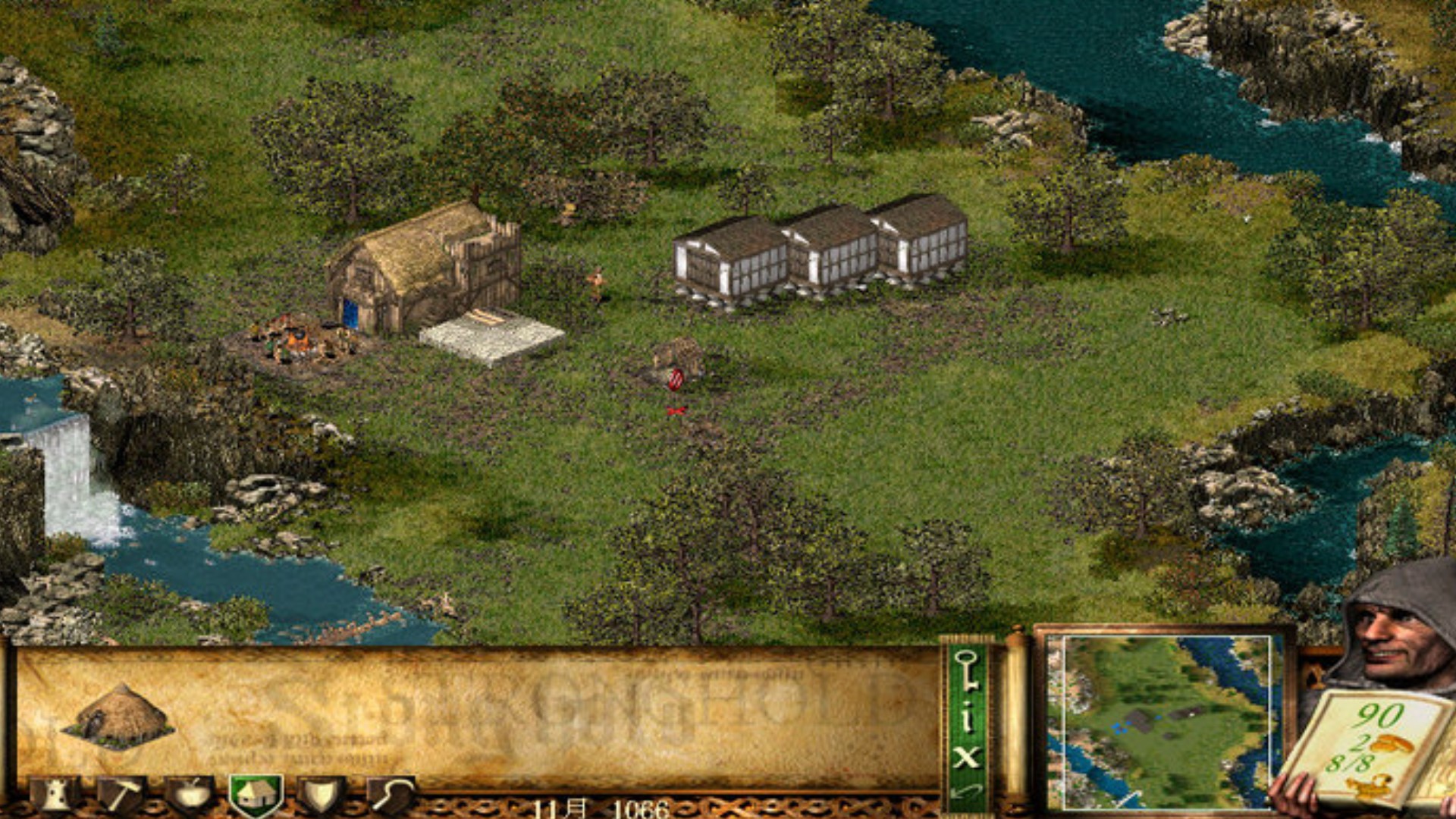1456x819 pixels.
Task: Show the shield weapons buildings category
Action: [x=322, y=795]
